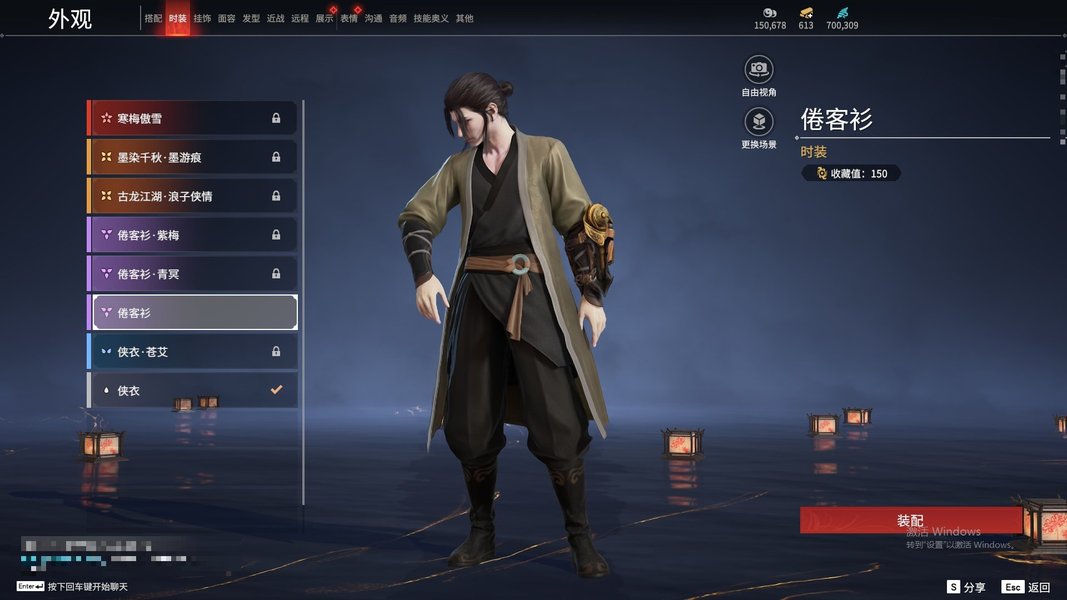Image resolution: width=1067 pixels, height=600 pixels.
Task: Switch to the 技能奥义 tab
Action: click(x=431, y=19)
